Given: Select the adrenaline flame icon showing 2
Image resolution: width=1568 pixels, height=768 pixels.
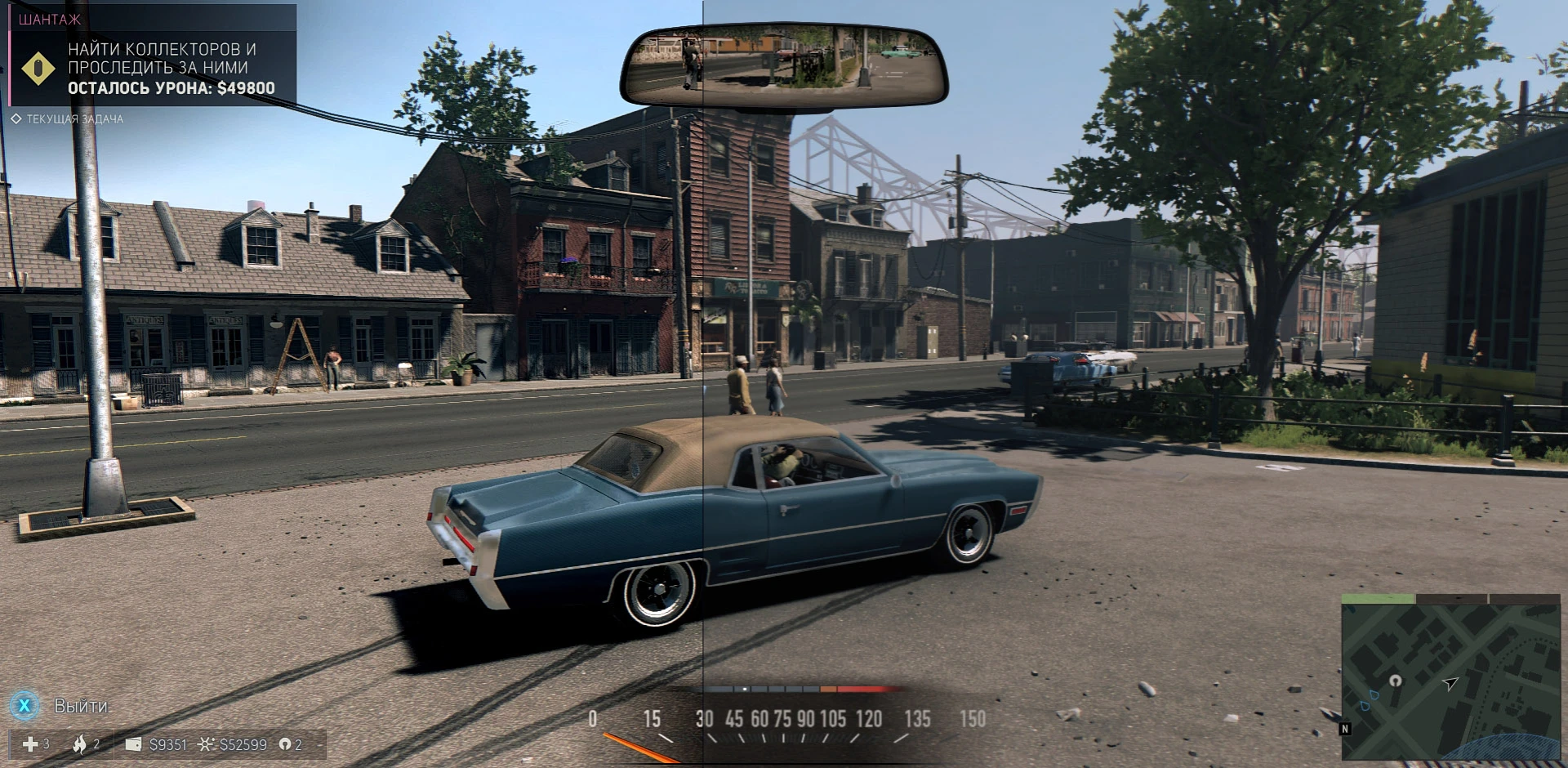Looking at the screenshot, I should 80,744.
